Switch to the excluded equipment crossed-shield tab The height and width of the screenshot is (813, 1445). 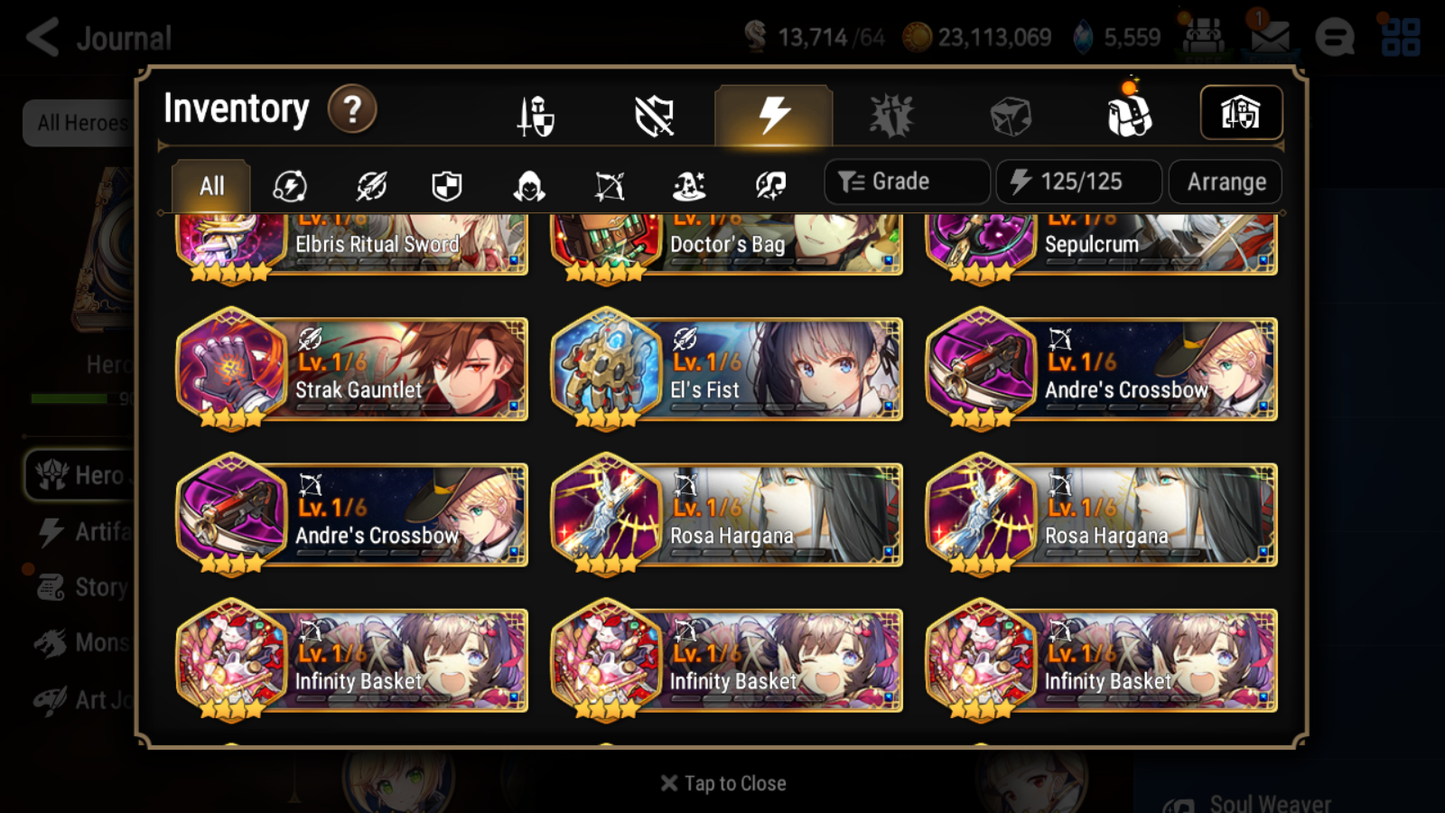(653, 113)
